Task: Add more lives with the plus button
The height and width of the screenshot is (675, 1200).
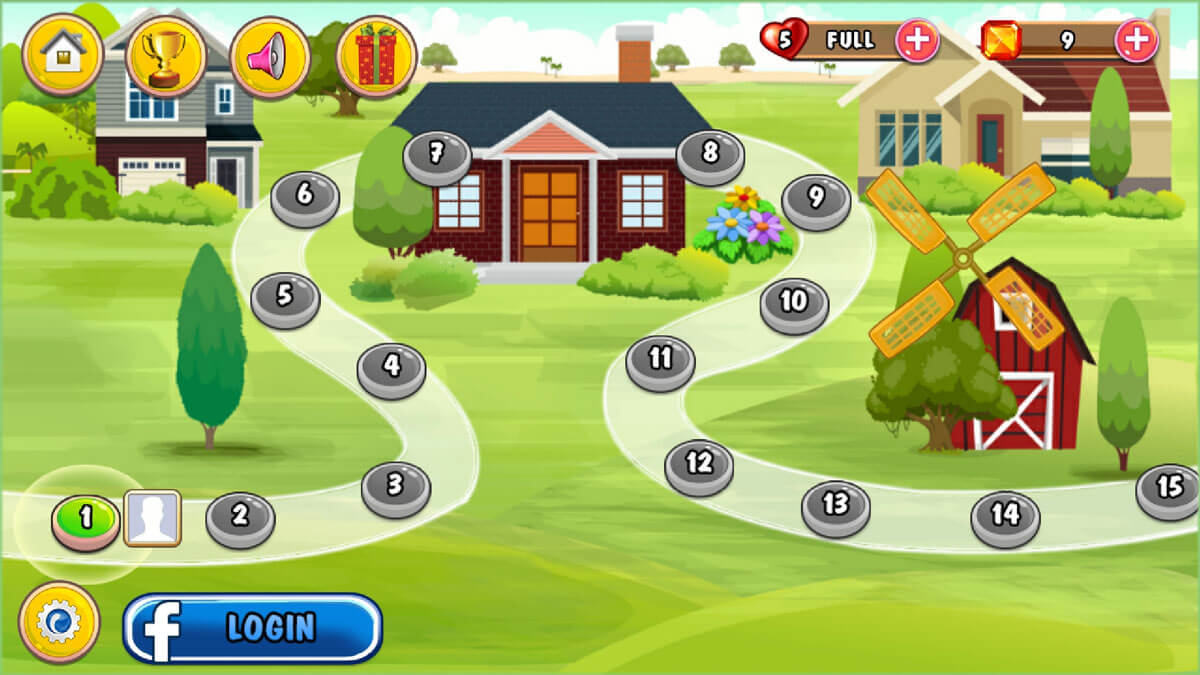Action: tap(916, 41)
